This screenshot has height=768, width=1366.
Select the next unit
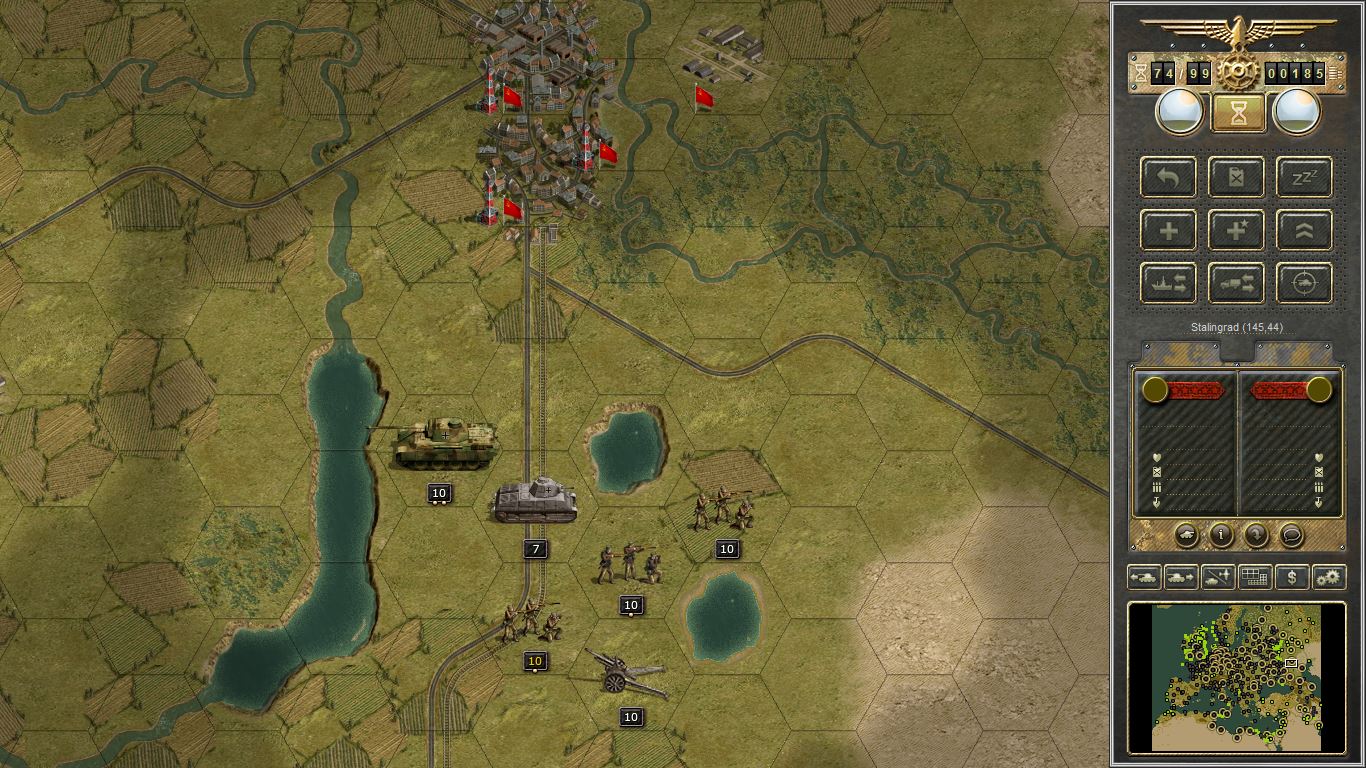(1180, 577)
